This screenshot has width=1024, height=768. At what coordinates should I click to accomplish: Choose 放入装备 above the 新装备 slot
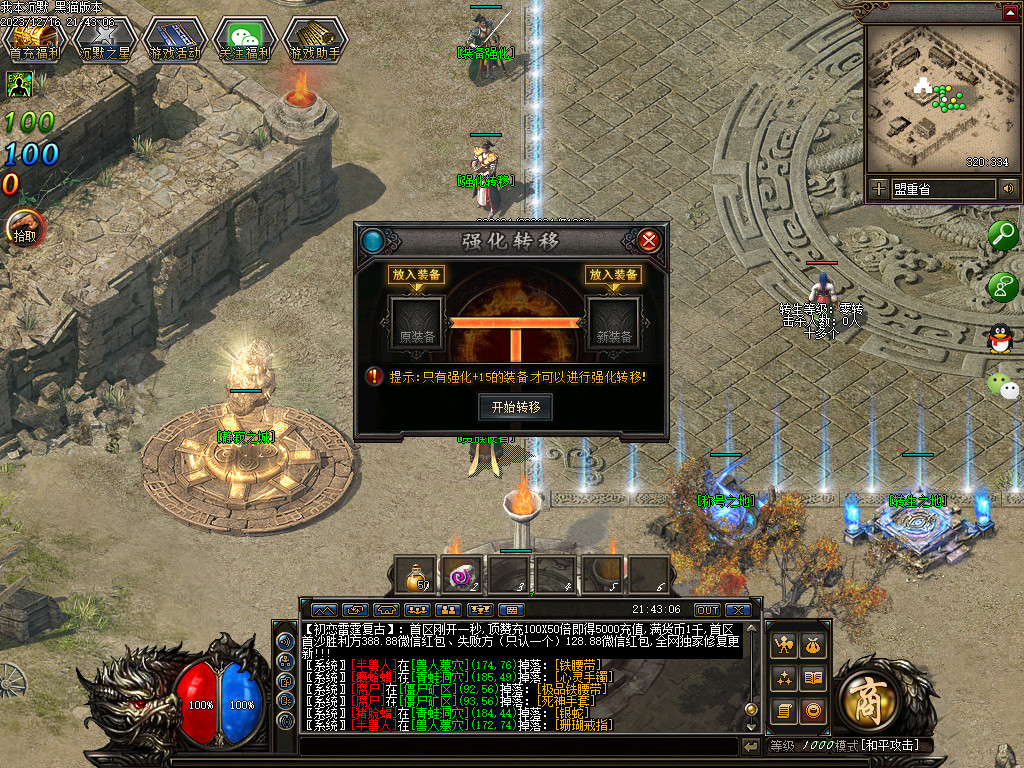[x=612, y=275]
